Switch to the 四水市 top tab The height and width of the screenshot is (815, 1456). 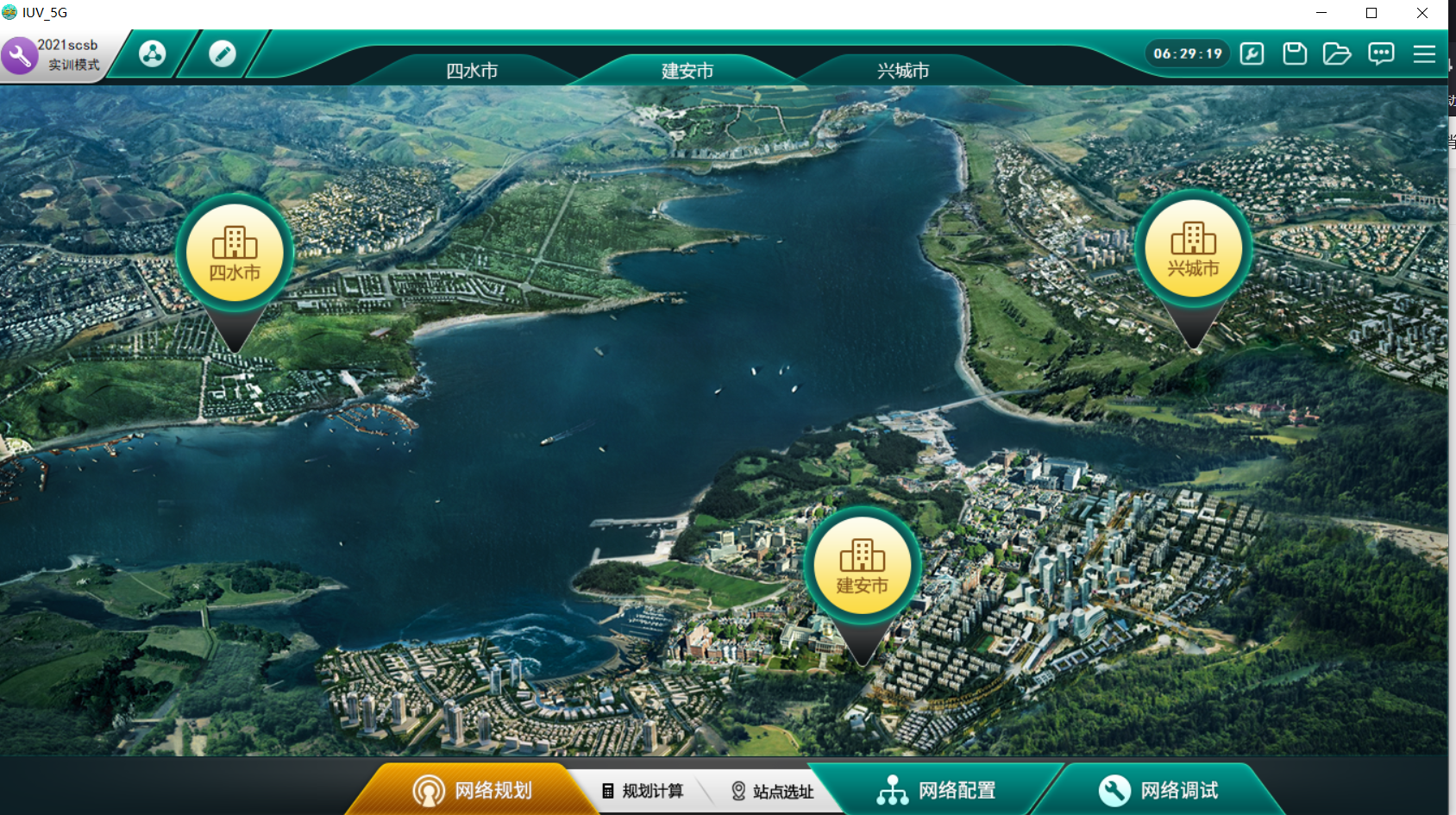point(472,71)
